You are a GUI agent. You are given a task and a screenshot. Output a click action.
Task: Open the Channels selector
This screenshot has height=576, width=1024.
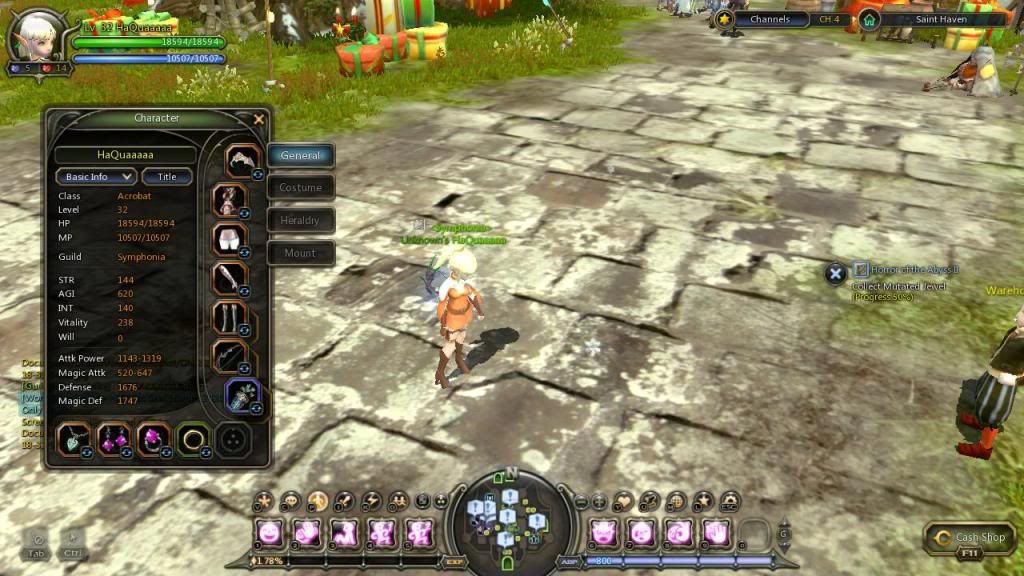(x=770, y=19)
